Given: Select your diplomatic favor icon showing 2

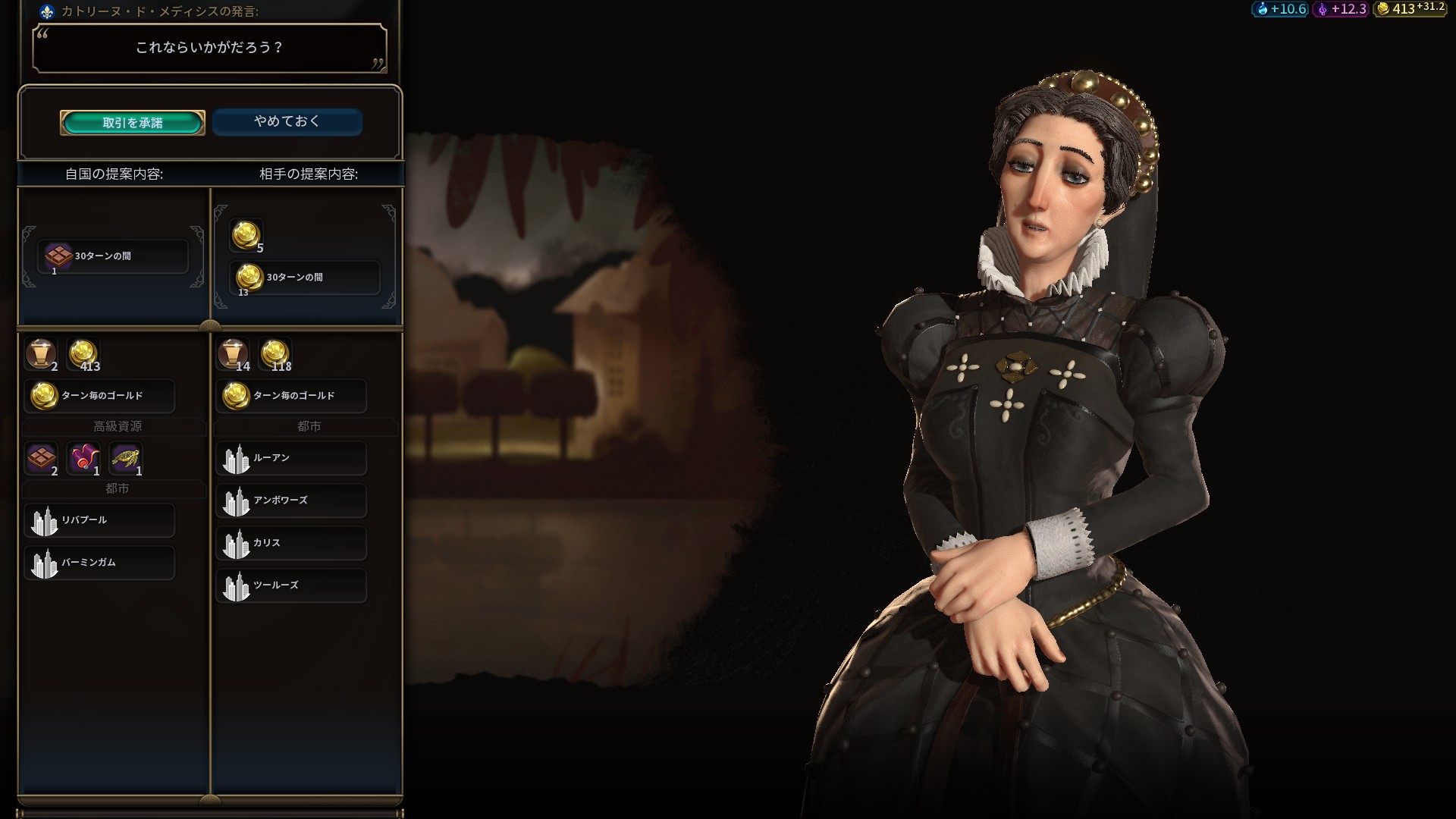Looking at the screenshot, I should pyautogui.click(x=41, y=354).
